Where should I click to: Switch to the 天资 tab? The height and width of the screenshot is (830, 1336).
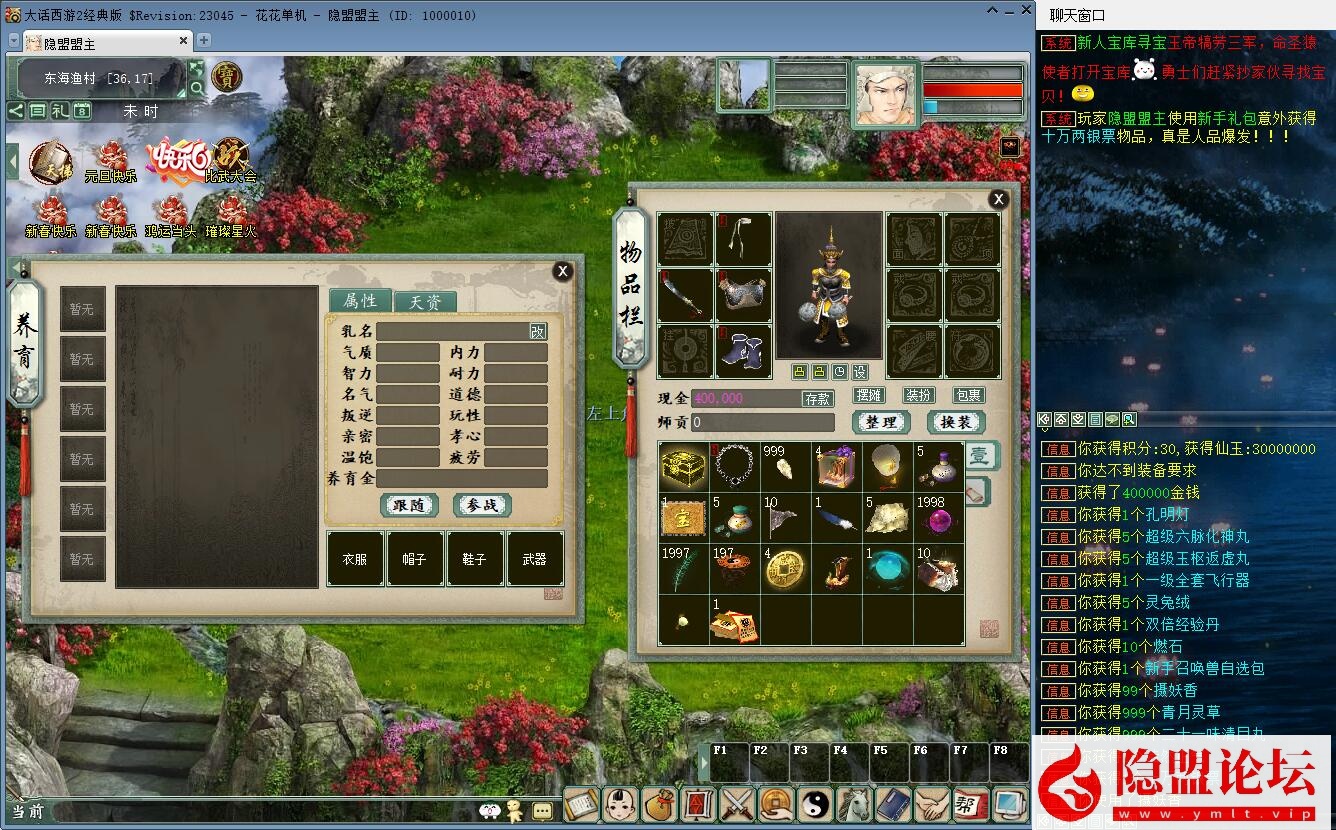click(425, 301)
